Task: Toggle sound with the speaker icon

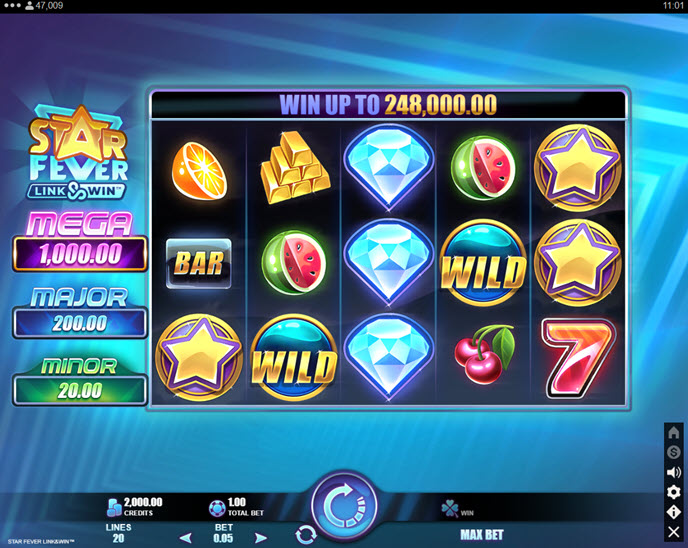Action: tap(674, 472)
